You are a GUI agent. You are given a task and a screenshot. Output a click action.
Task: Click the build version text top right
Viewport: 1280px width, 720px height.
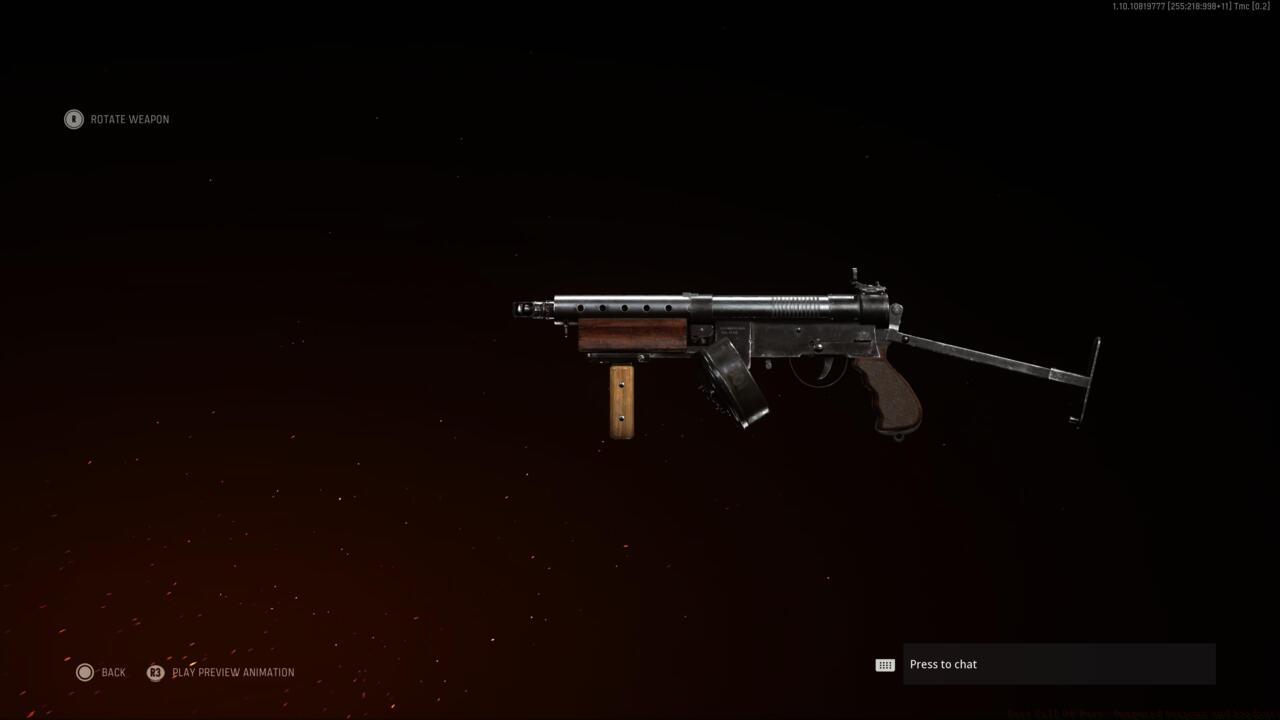click(1190, 6)
